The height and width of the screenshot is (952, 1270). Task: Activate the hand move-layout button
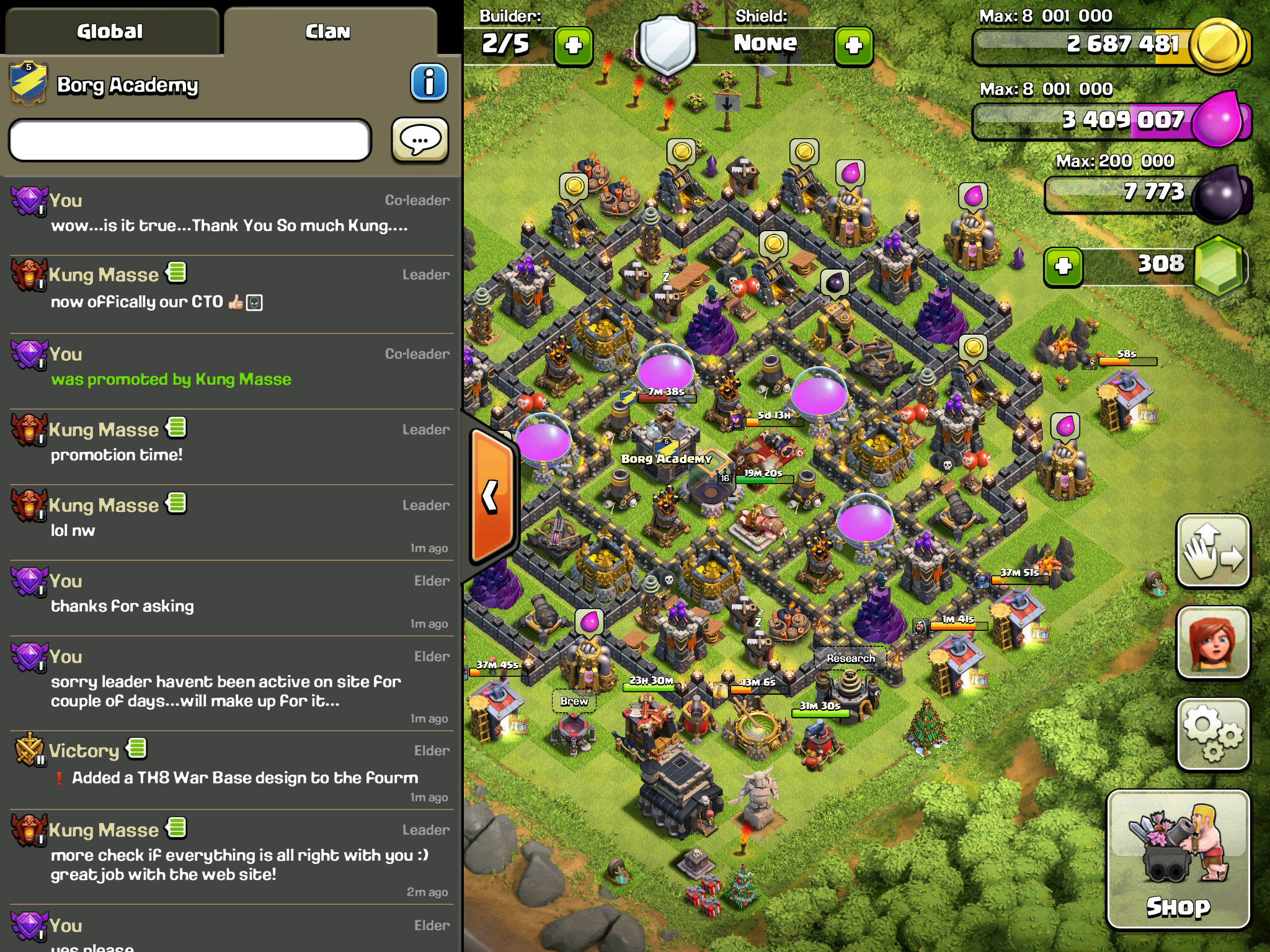[x=1213, y=550]
